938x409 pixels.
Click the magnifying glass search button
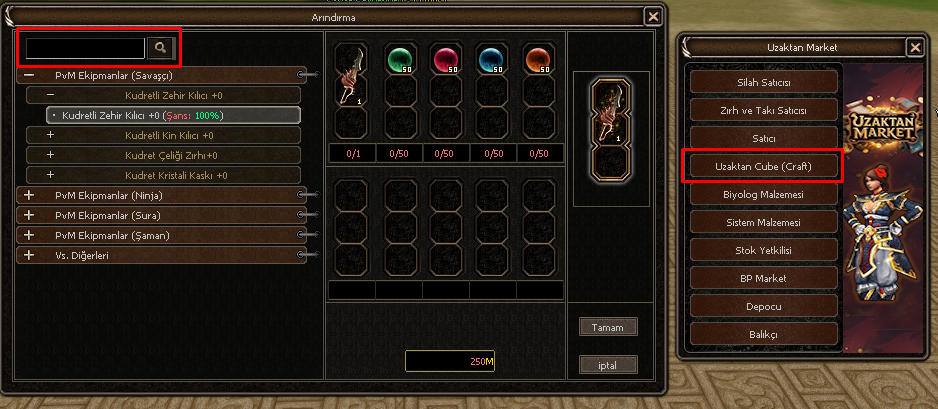click(x=160, y=48)
